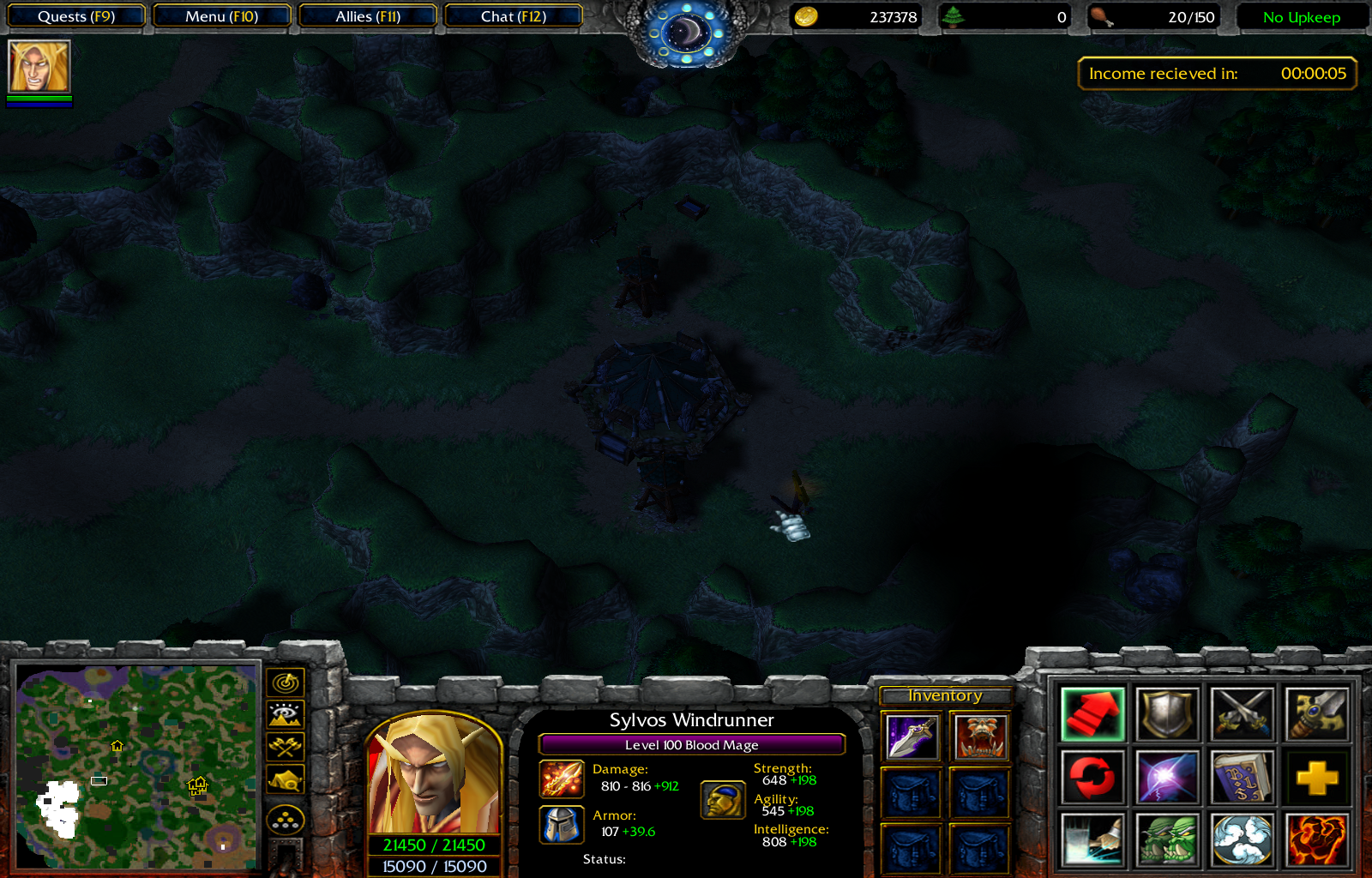Open the purple spellbook ability
Image resolution: width=1372 pixels, height=878 pixels.
[x=1242, y=778]
